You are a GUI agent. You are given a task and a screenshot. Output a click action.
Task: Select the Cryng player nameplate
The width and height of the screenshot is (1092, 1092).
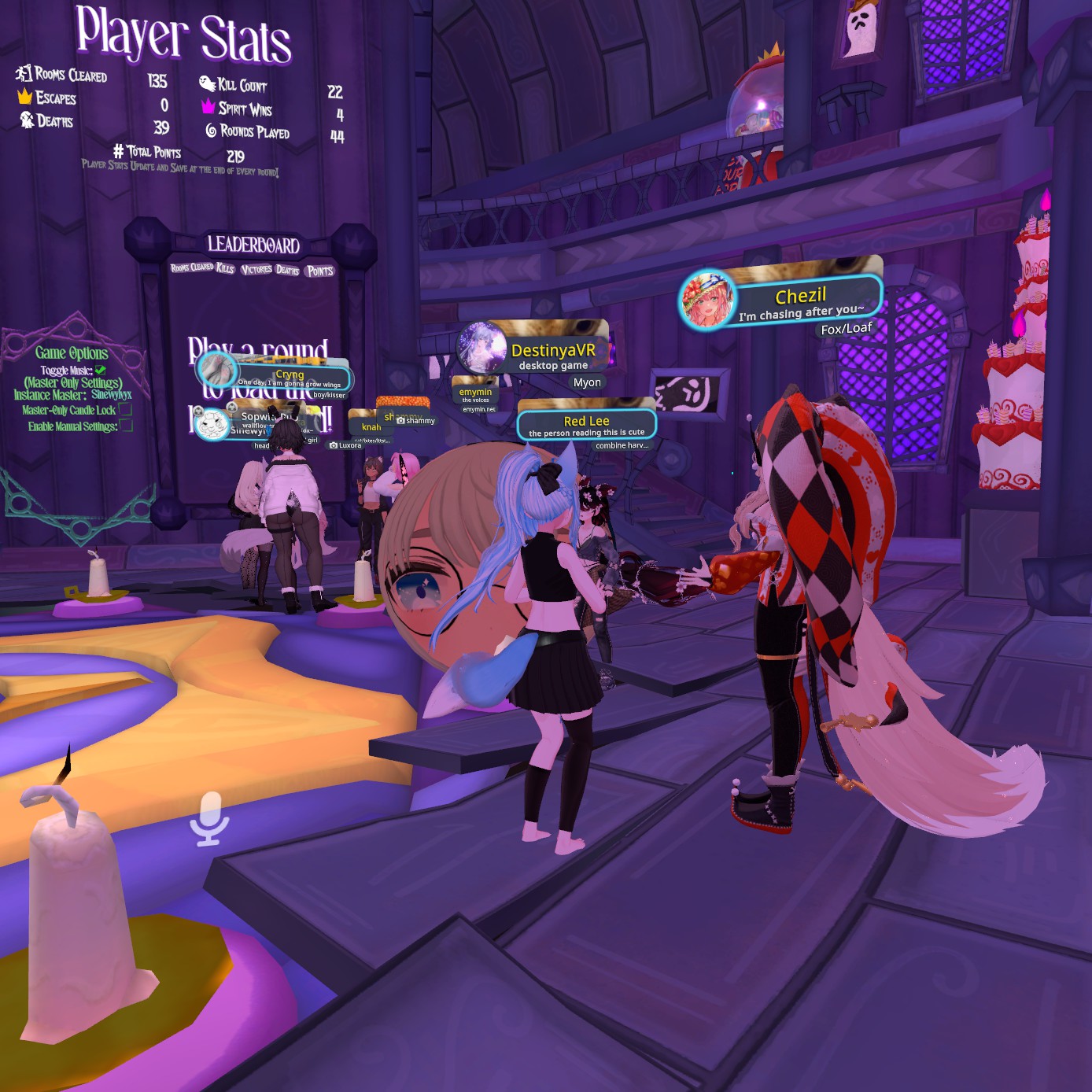pos(290,376)
